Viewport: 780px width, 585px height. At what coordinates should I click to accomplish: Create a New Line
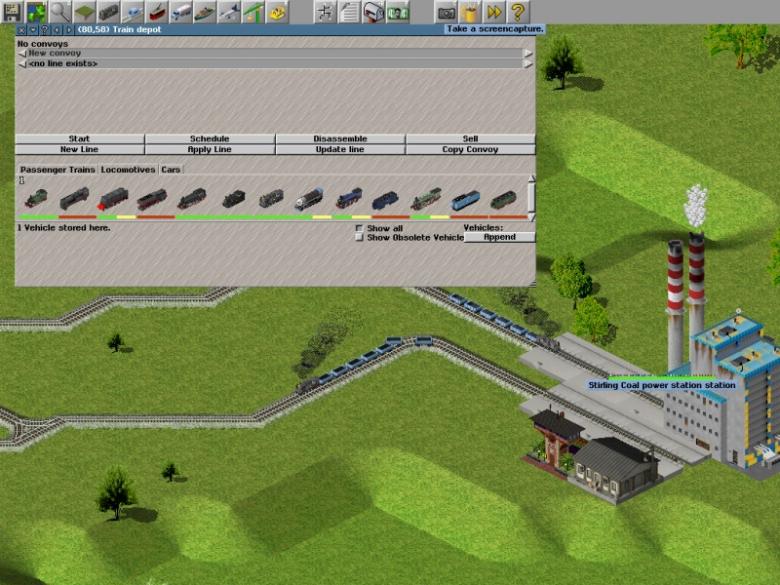[x=79, y=149]
